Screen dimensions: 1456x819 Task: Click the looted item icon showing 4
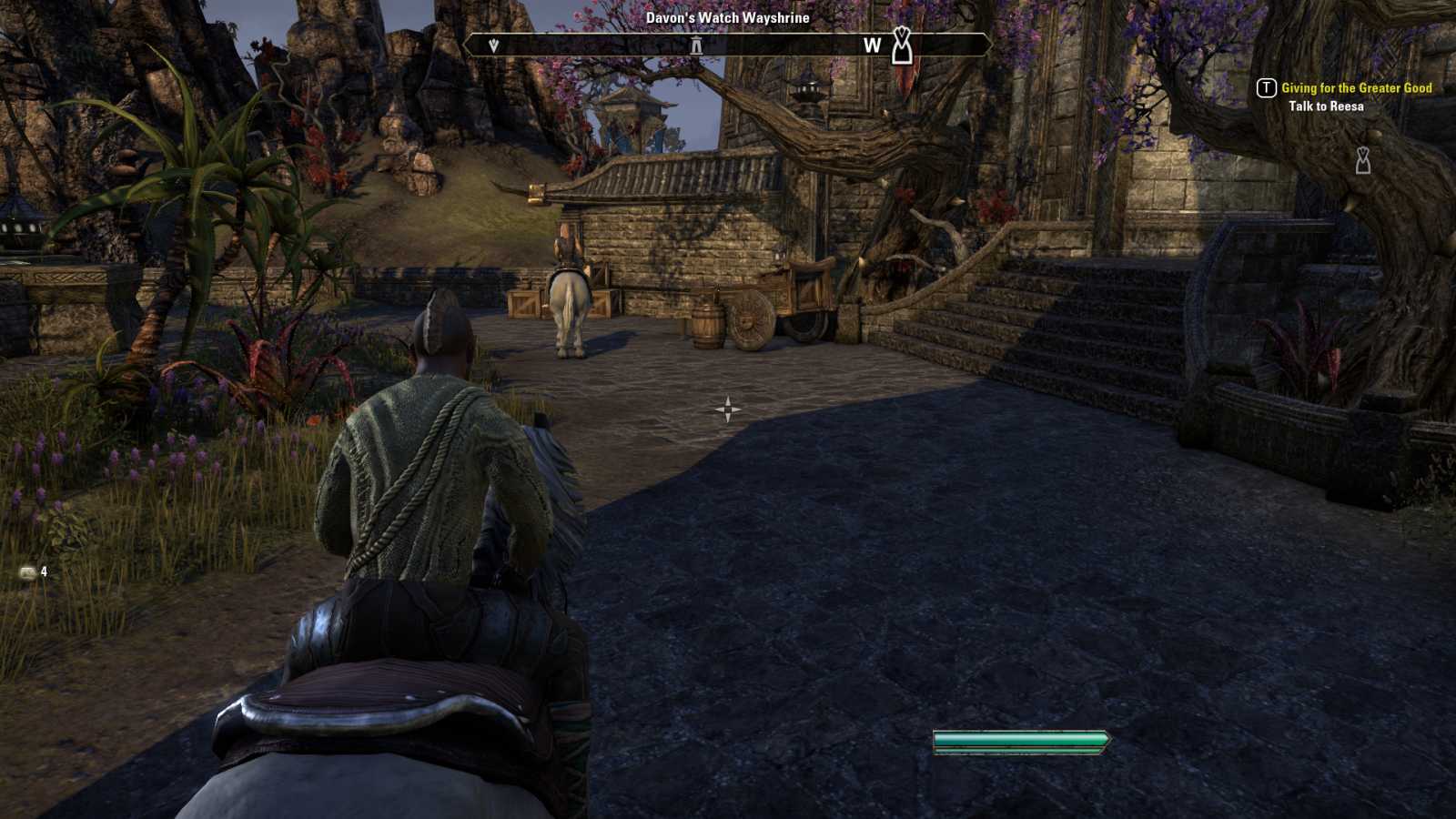point(28,572)
